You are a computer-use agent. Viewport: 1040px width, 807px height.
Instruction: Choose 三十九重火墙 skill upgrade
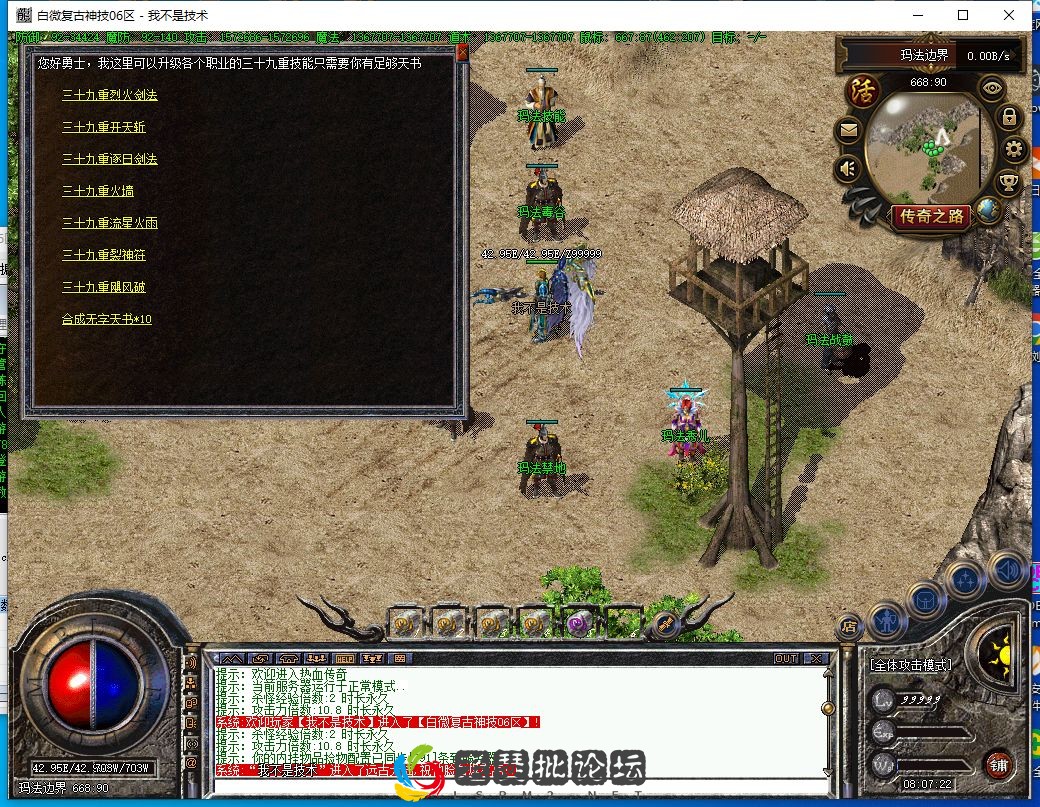pyautogui.click(x=98, y=191)
